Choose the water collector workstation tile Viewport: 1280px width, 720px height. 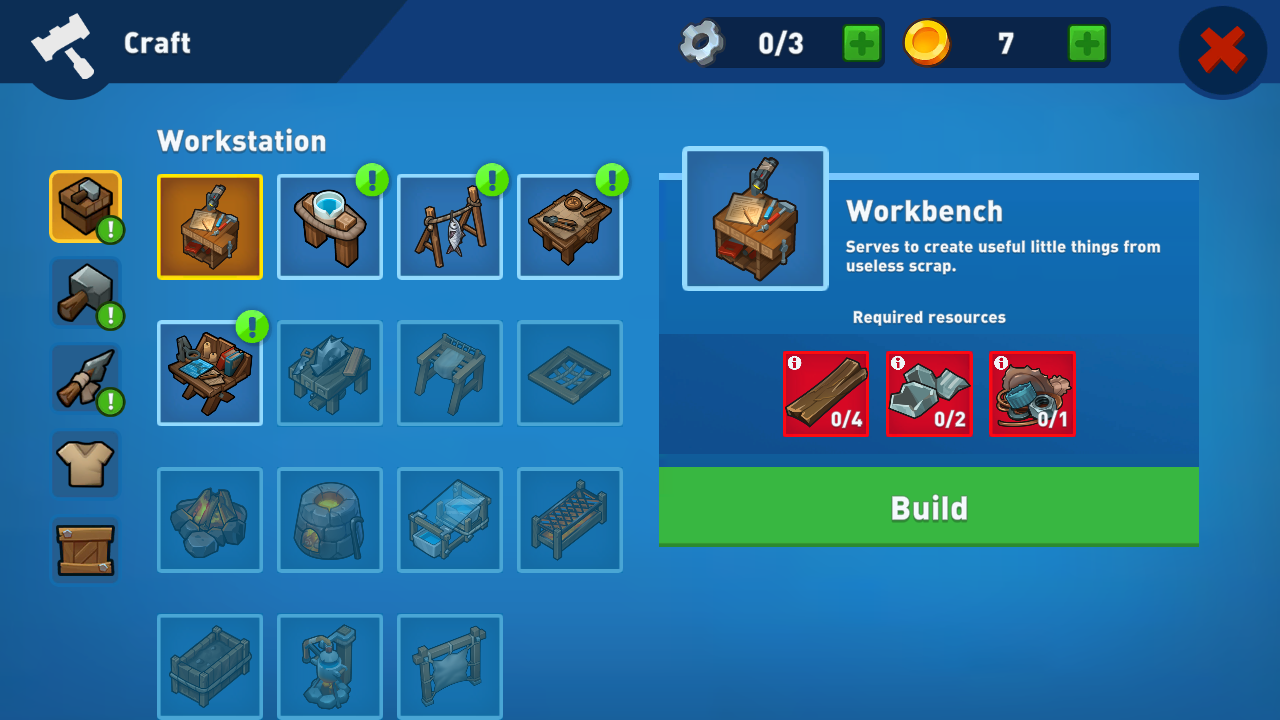[x=330, y=227]
